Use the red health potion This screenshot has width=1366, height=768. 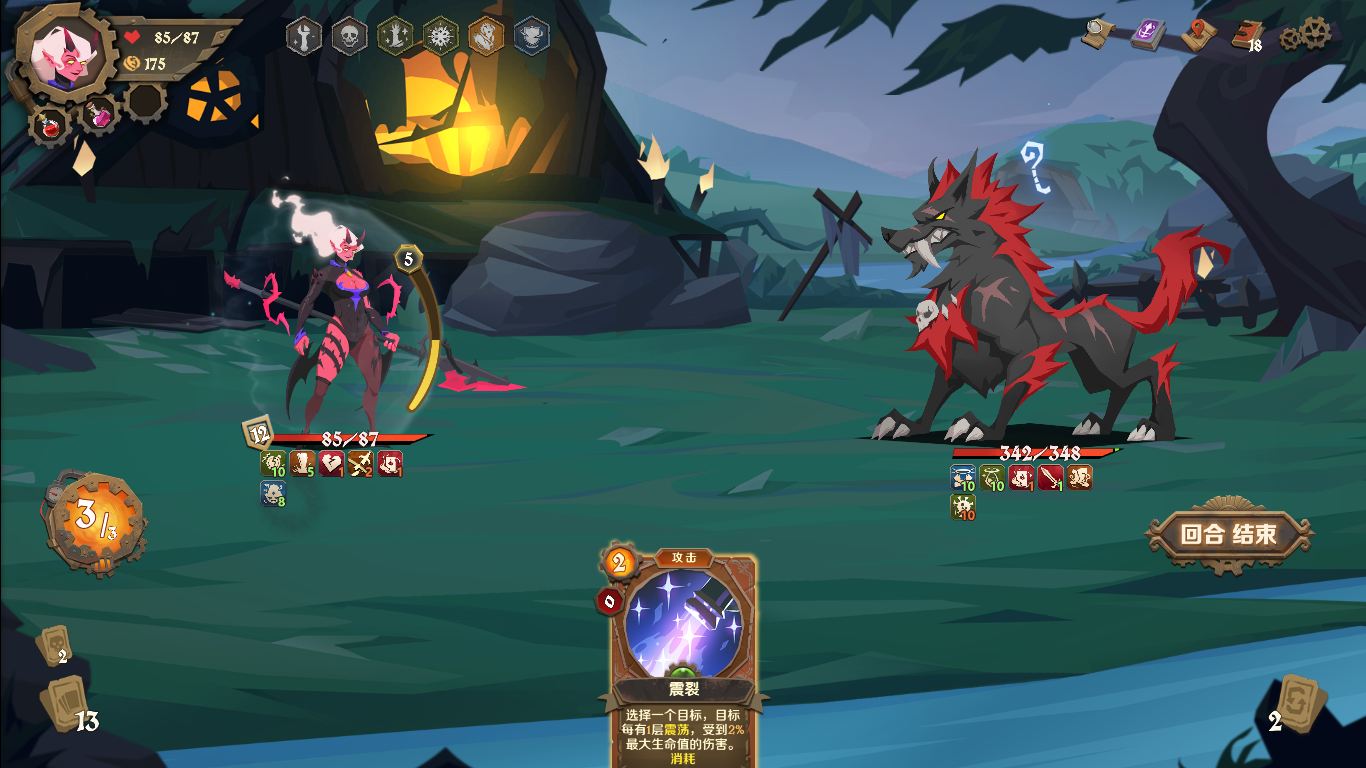pos(47,125)
